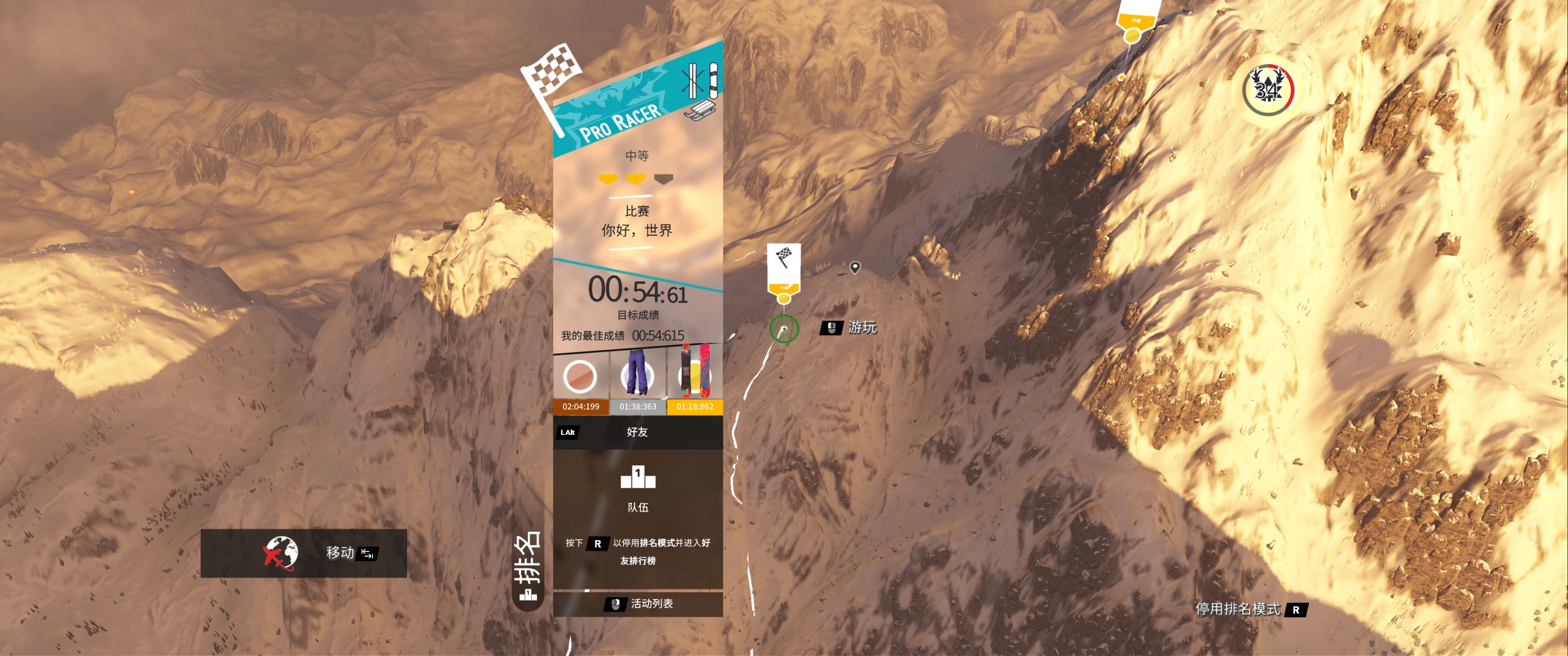Switch to the 好友 leaderboard tab

(x=637, y=432)
